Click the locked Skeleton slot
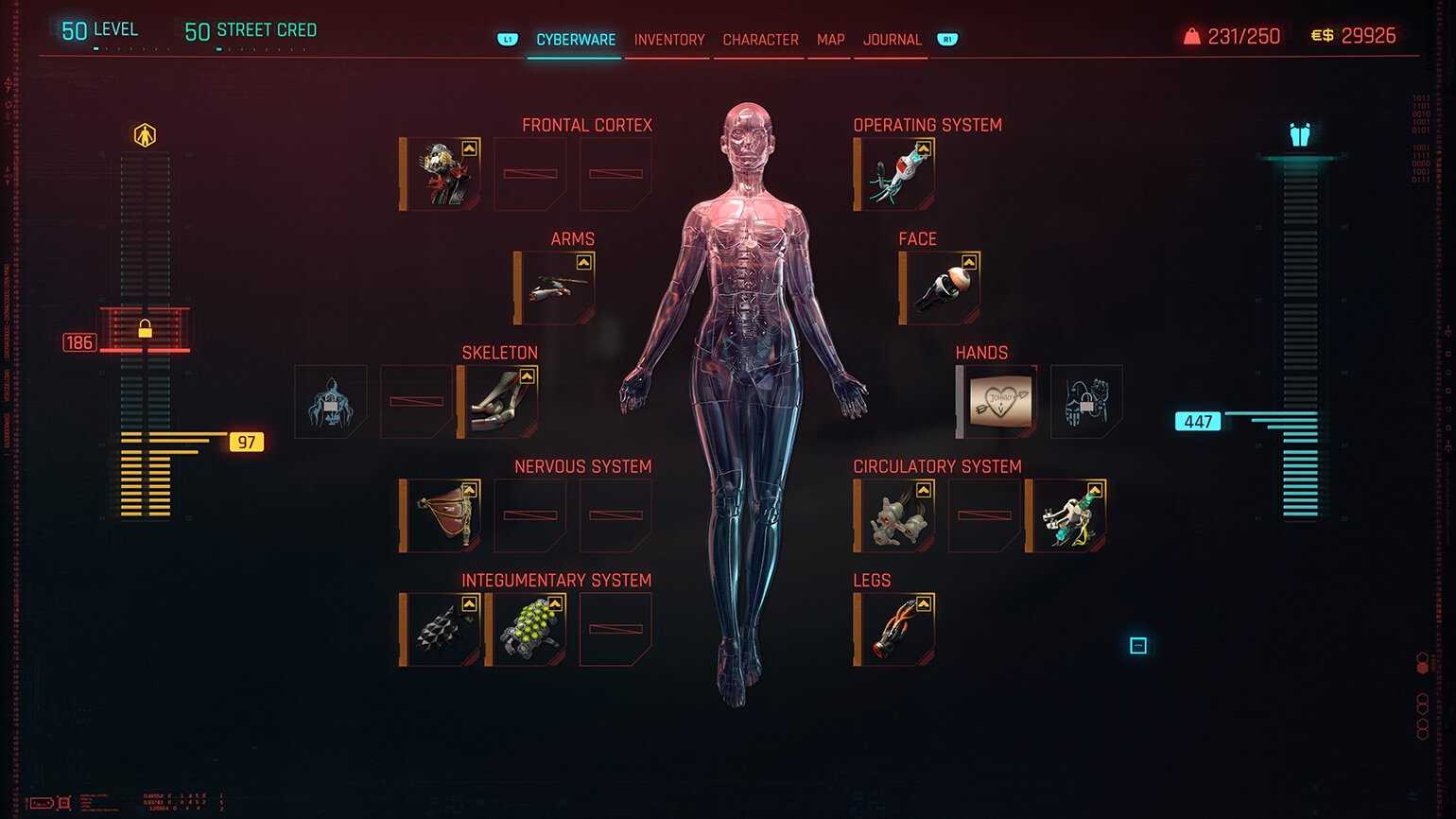 (x=331, y=402)
